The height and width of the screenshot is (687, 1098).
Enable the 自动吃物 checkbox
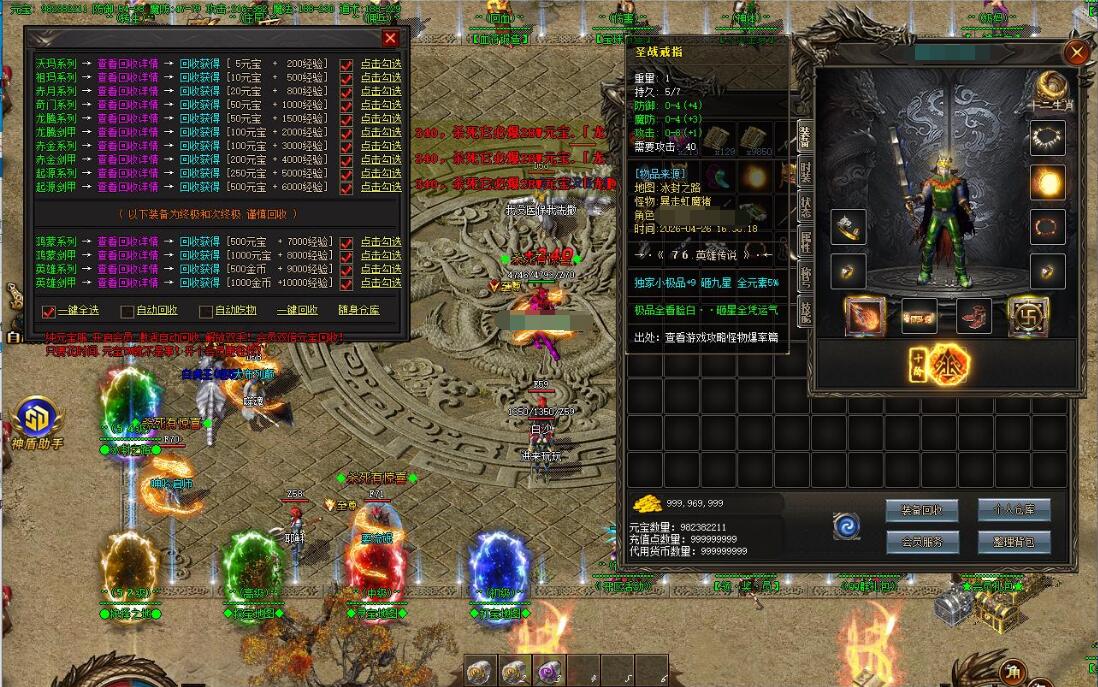click(x=206, y=311)
